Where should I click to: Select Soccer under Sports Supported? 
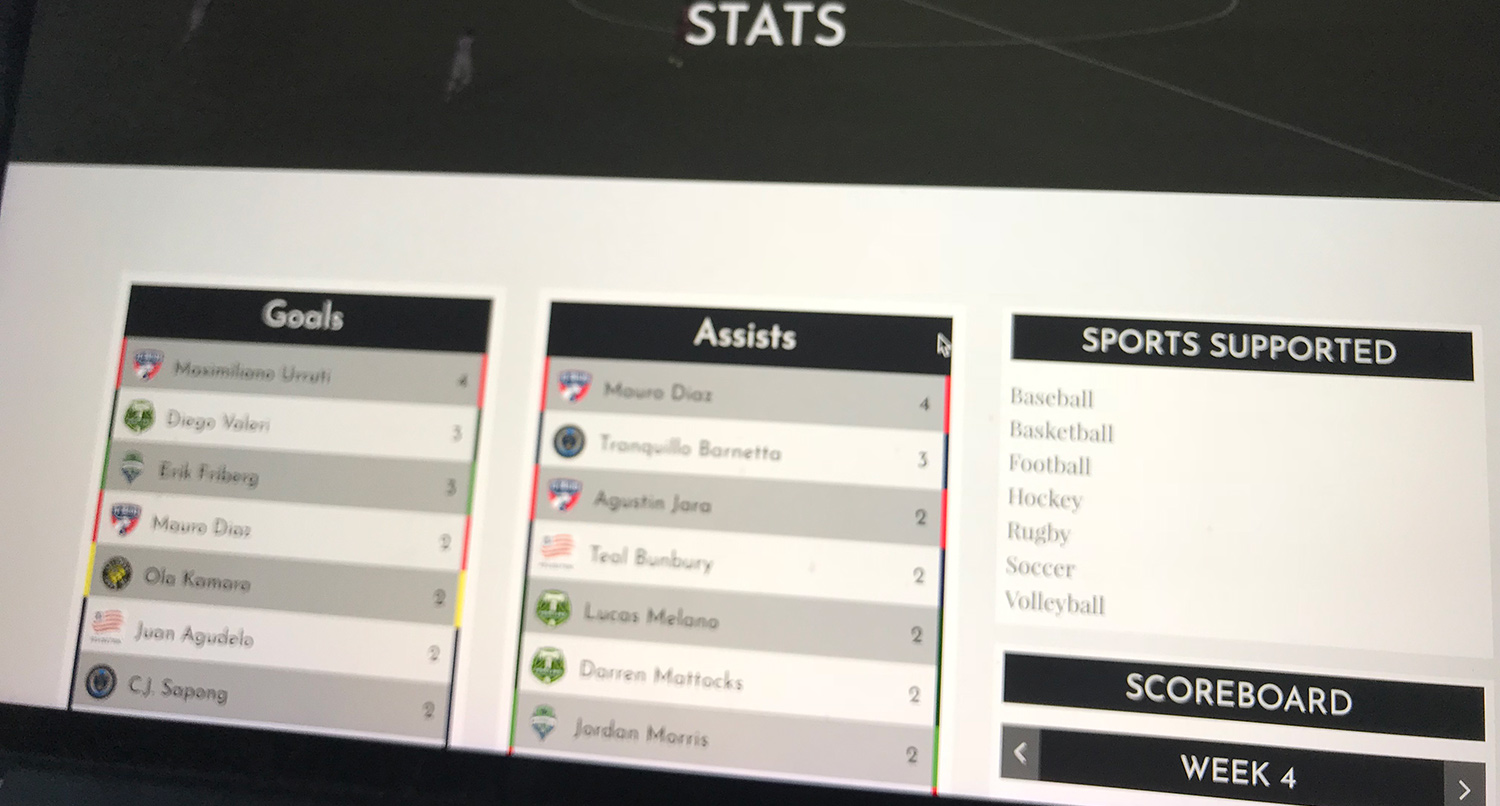point(1040,569)
